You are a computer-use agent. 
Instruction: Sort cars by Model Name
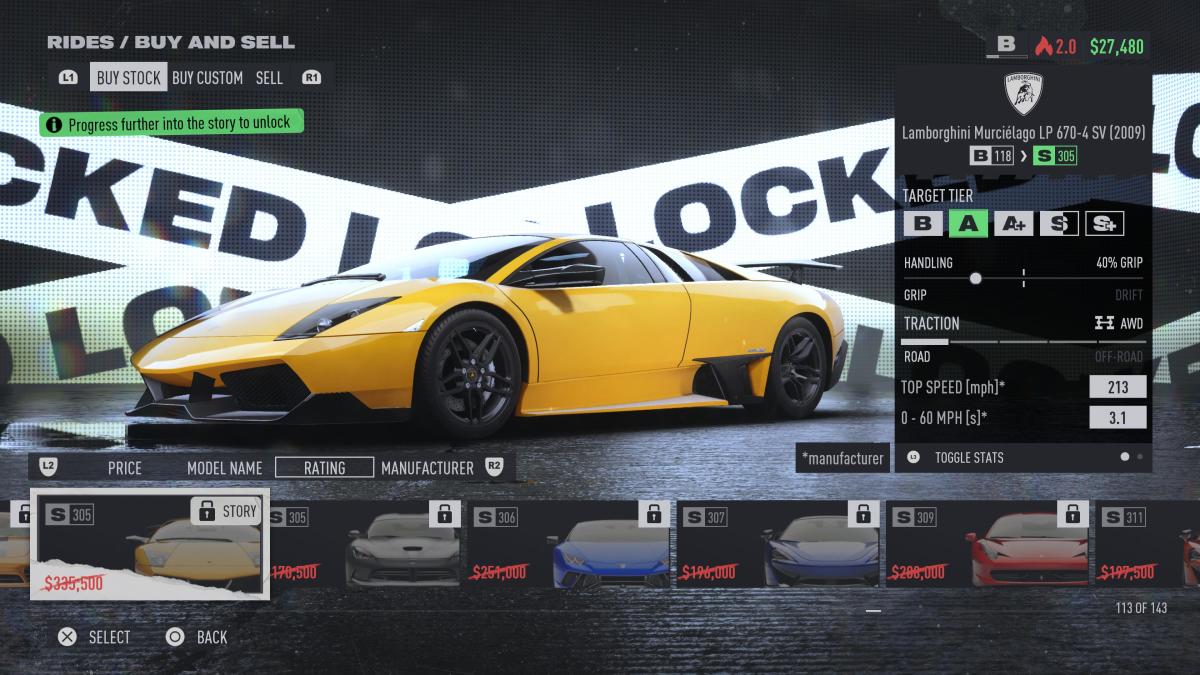tap(224, 467)
